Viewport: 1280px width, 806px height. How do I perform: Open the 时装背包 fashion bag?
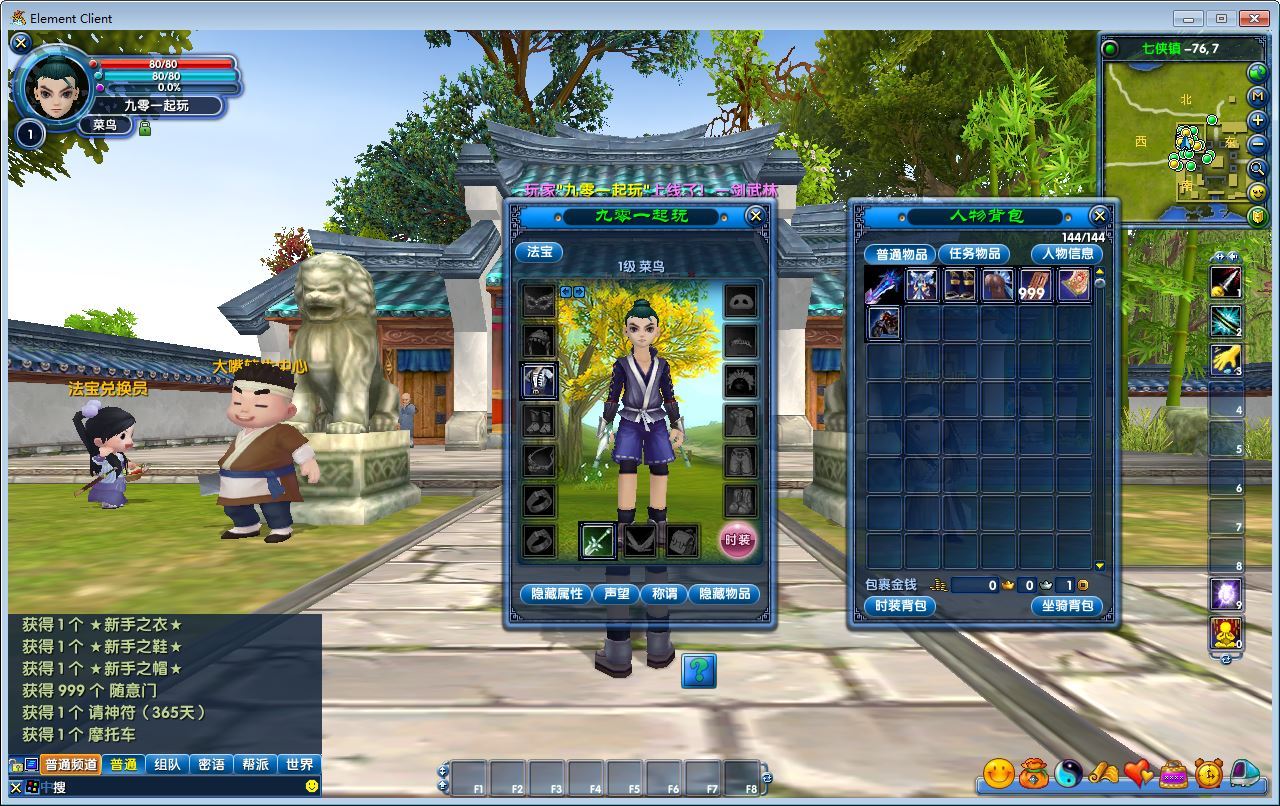pos(900,606)
